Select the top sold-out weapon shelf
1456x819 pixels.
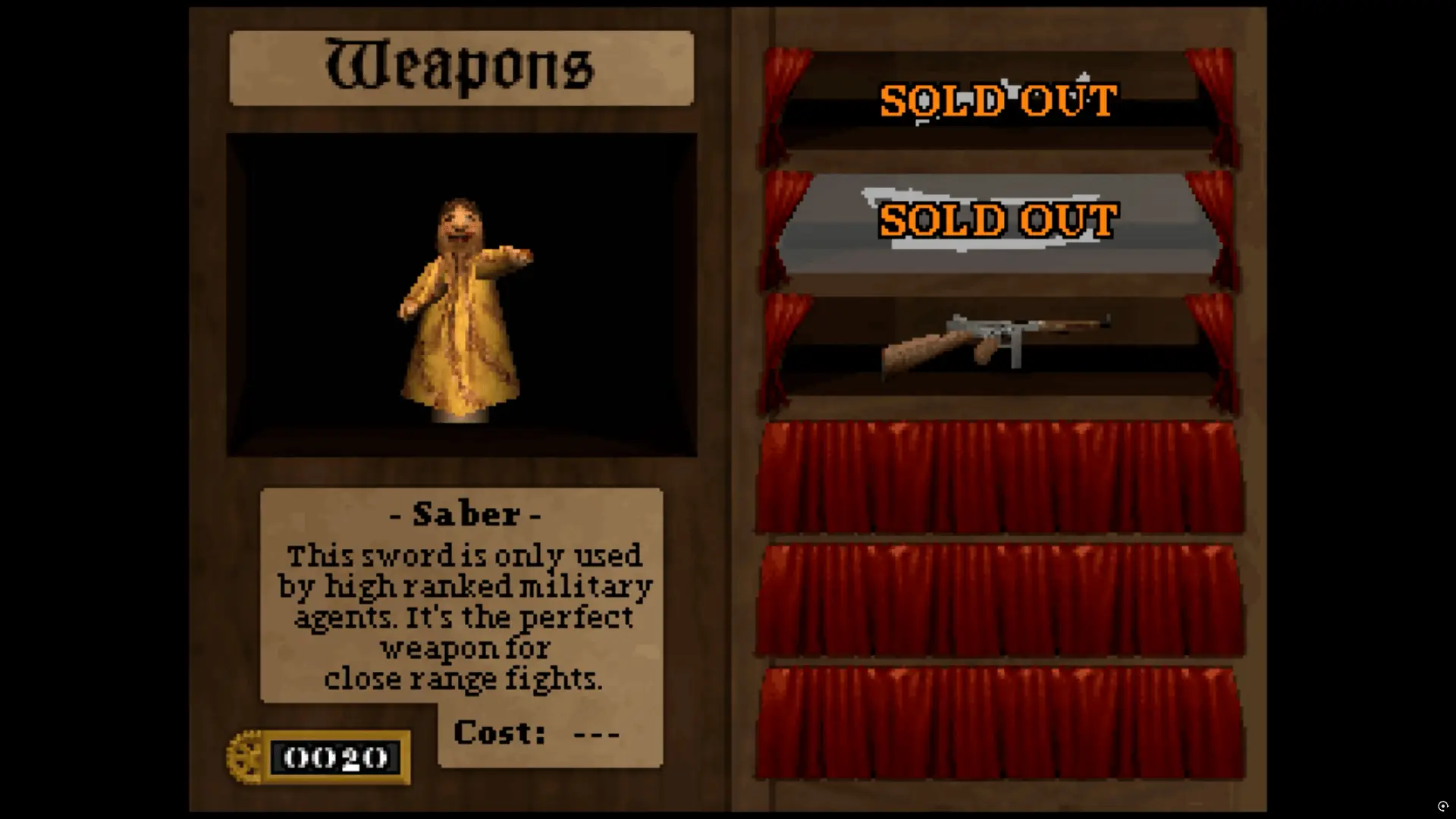(998, 102)
